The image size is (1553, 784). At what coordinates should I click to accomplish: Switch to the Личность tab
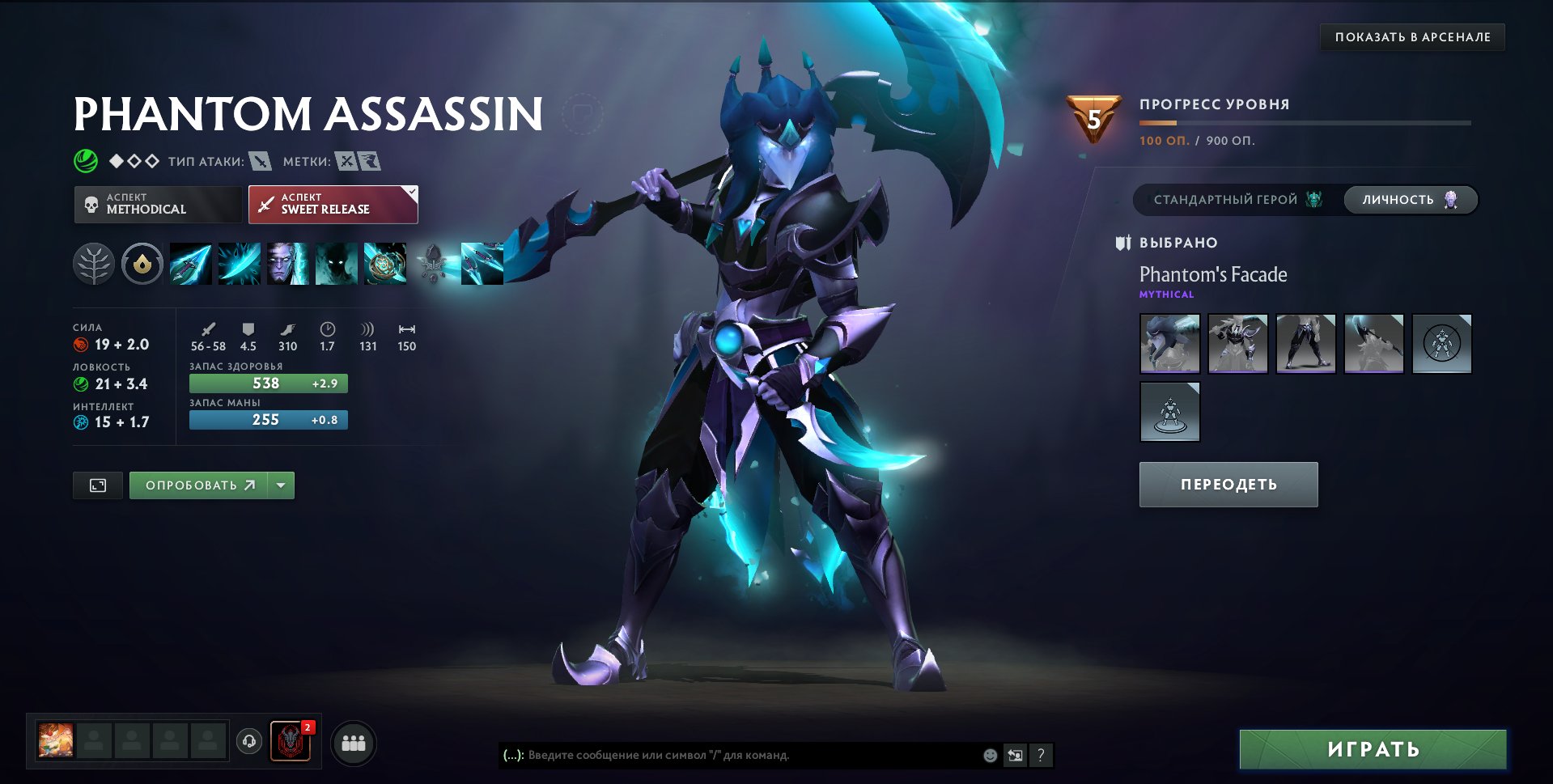pos(1409,199)
